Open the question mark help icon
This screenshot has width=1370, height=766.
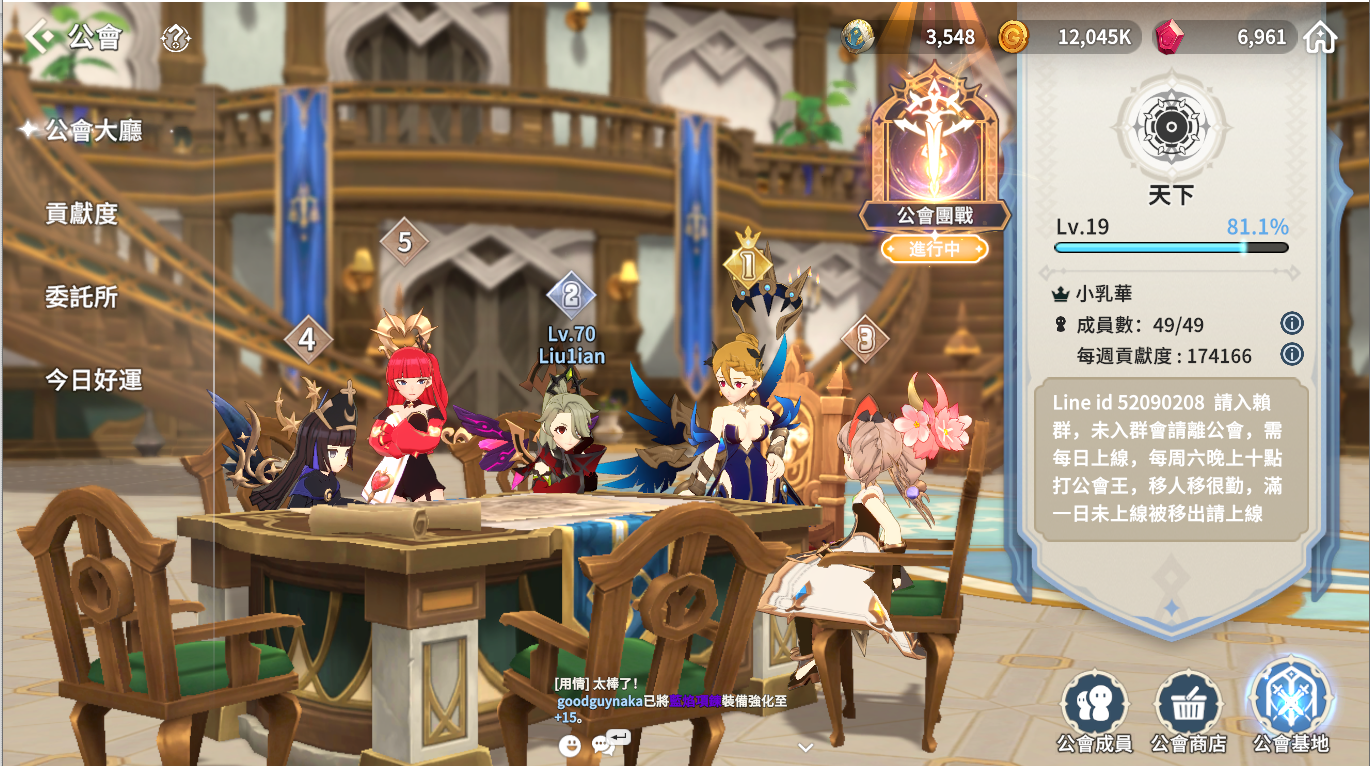[x=175, y=39]
